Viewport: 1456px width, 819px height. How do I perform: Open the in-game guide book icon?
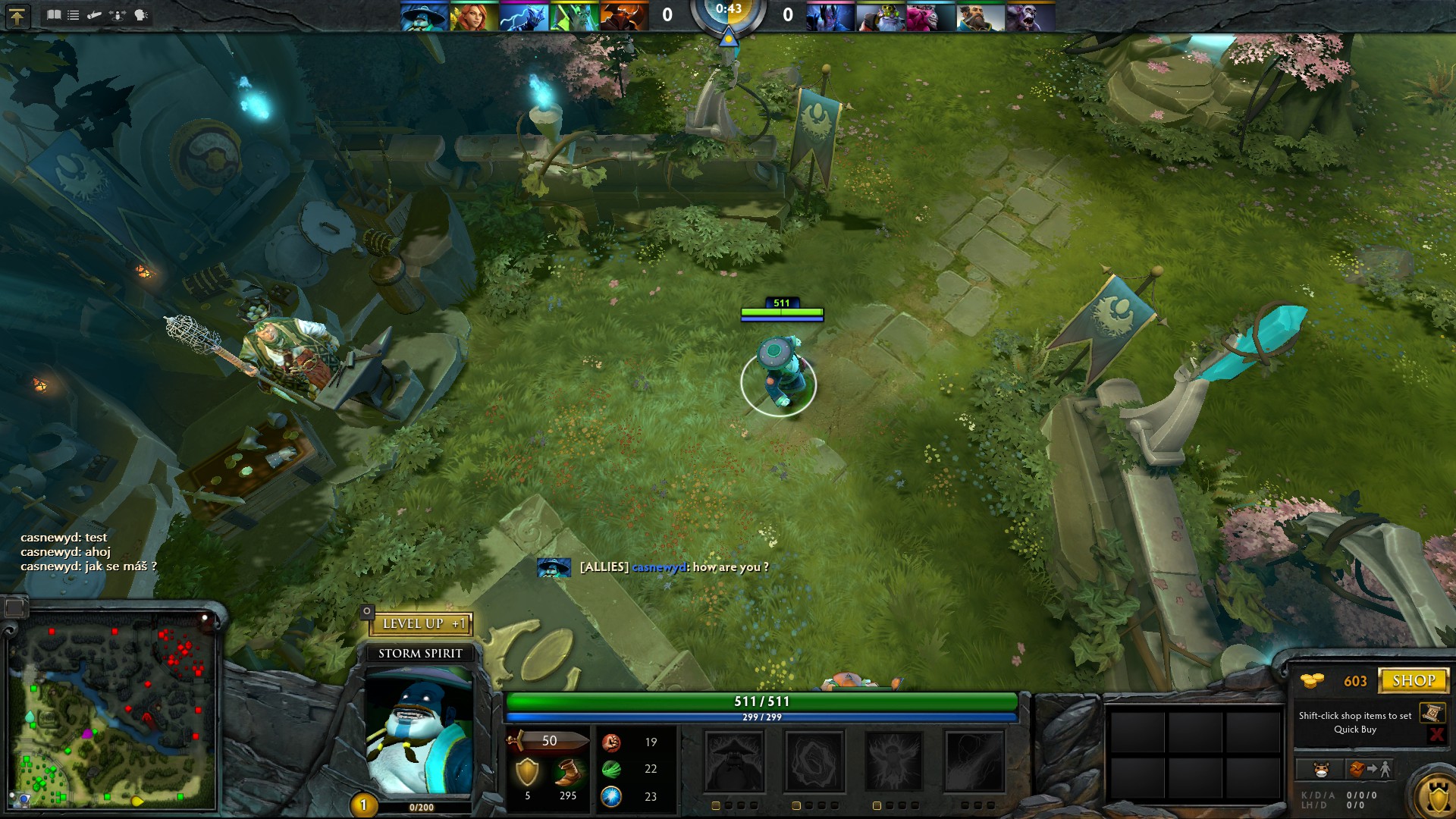point(53,14)
